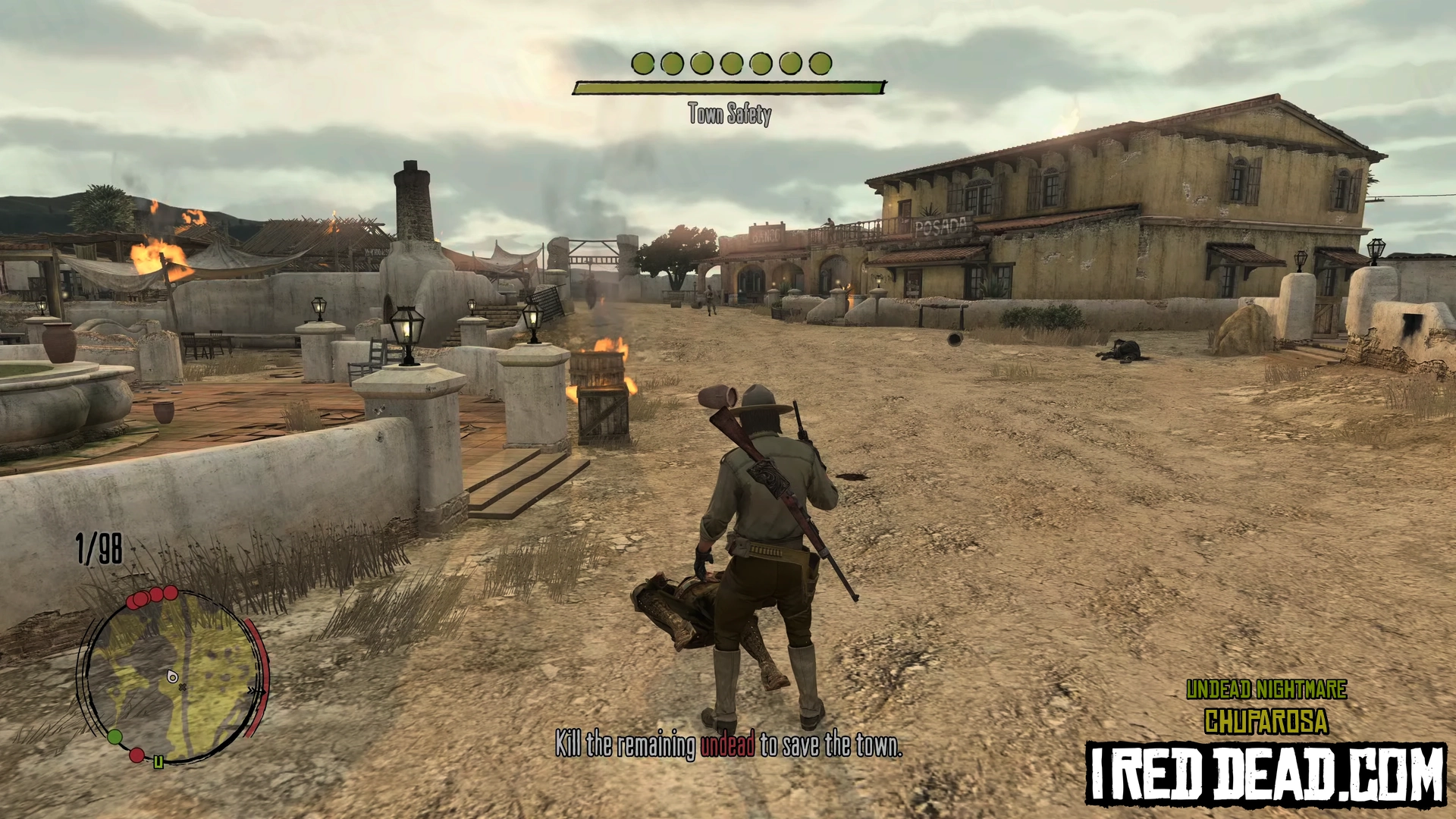Screen dimensions: 1456x819
Task: Pick the red enemy dot beside the green marker
Action: pyautogui.click(x=136, y=755)
